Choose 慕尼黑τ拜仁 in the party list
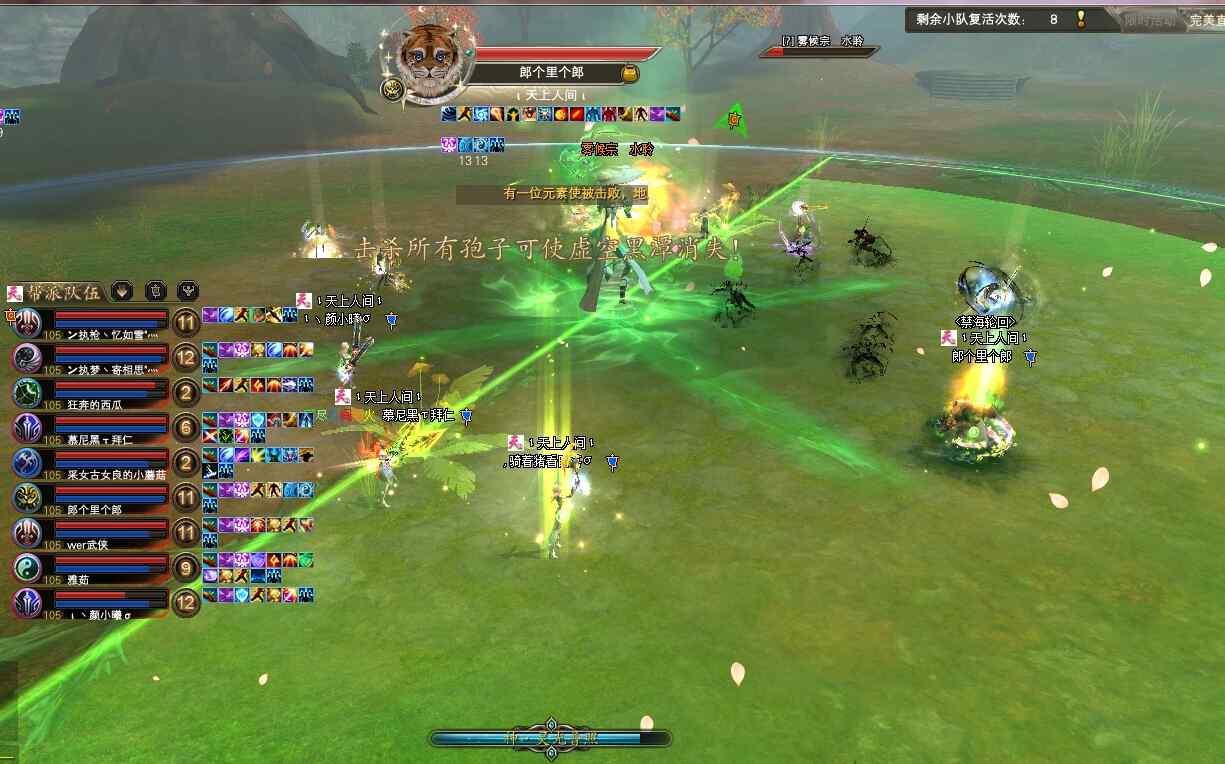 (x=100, y=427)
